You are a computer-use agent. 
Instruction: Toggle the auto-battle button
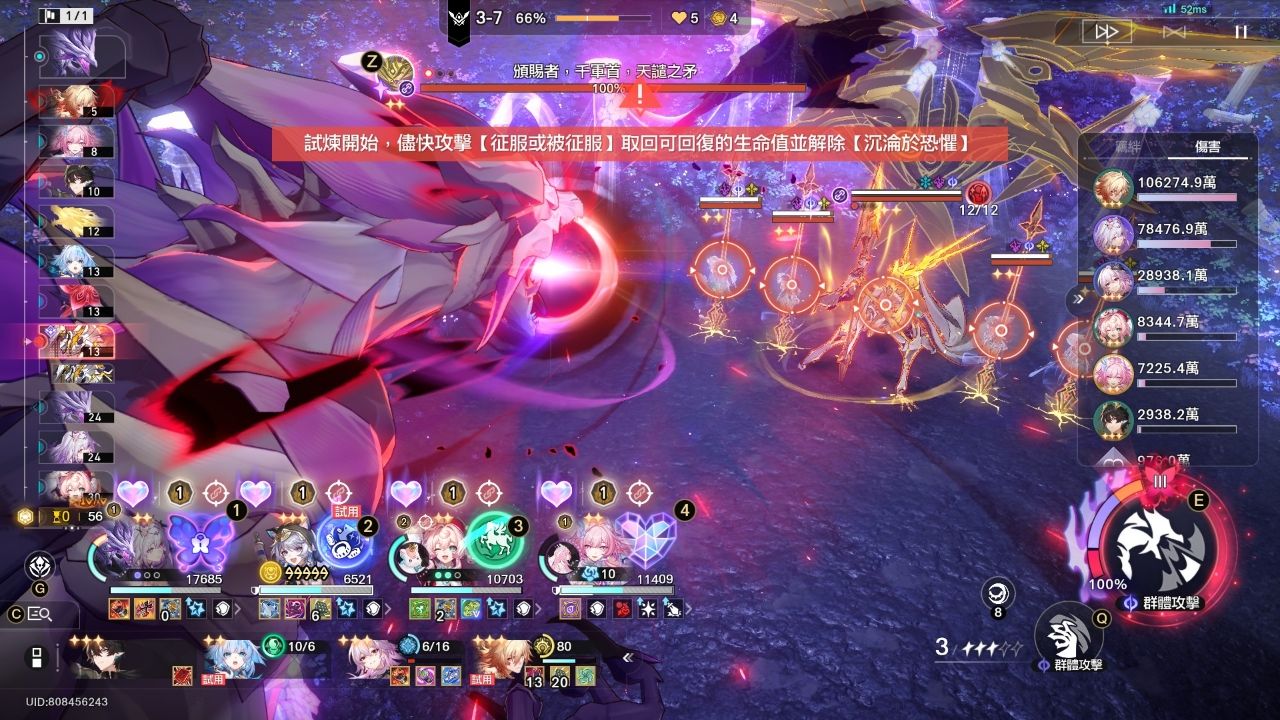1174,32
